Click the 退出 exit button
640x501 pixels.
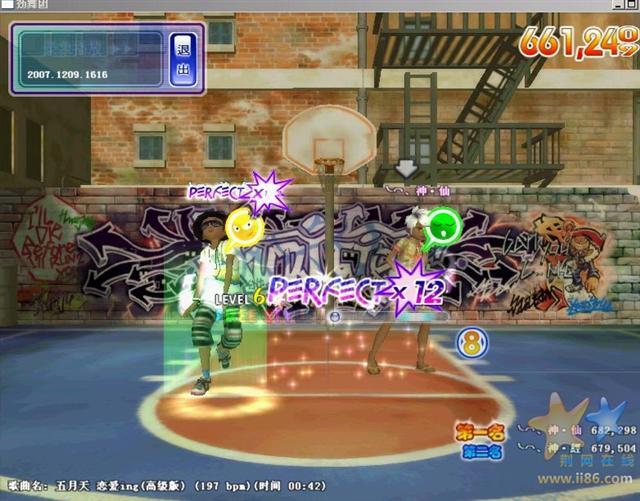click(x=182, y=59)
